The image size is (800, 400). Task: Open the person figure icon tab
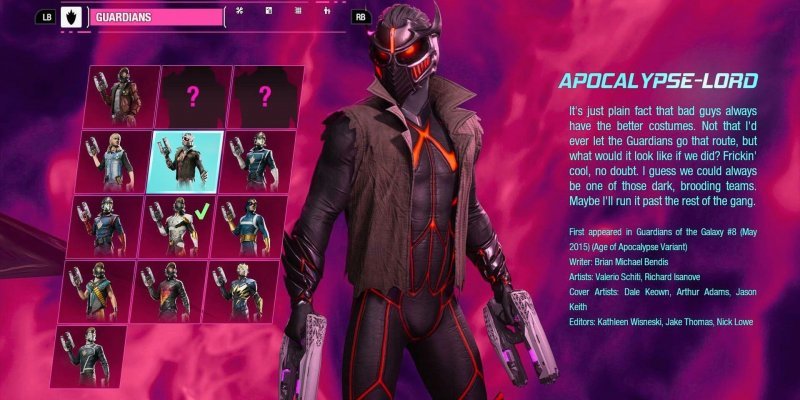(x=328, y=12)
